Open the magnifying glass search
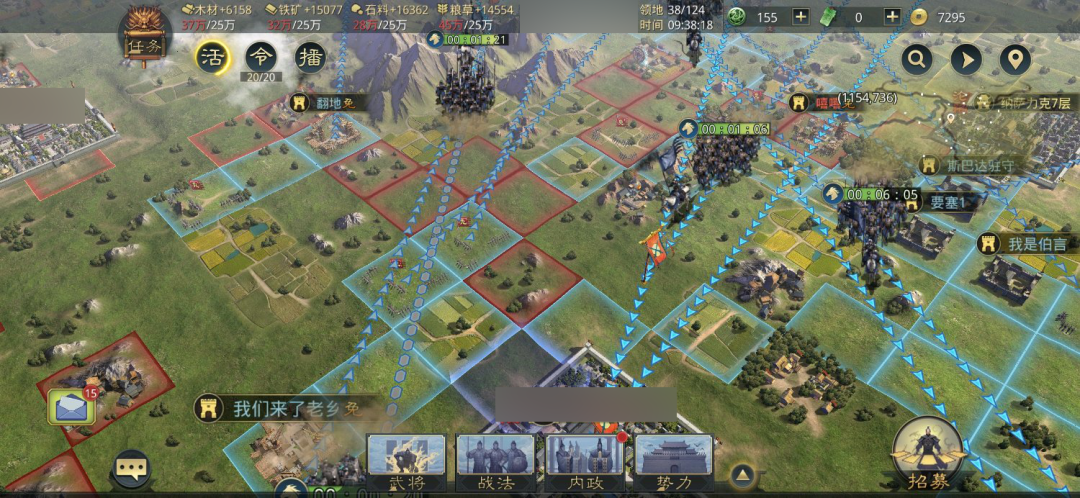 tap(916, 60)
